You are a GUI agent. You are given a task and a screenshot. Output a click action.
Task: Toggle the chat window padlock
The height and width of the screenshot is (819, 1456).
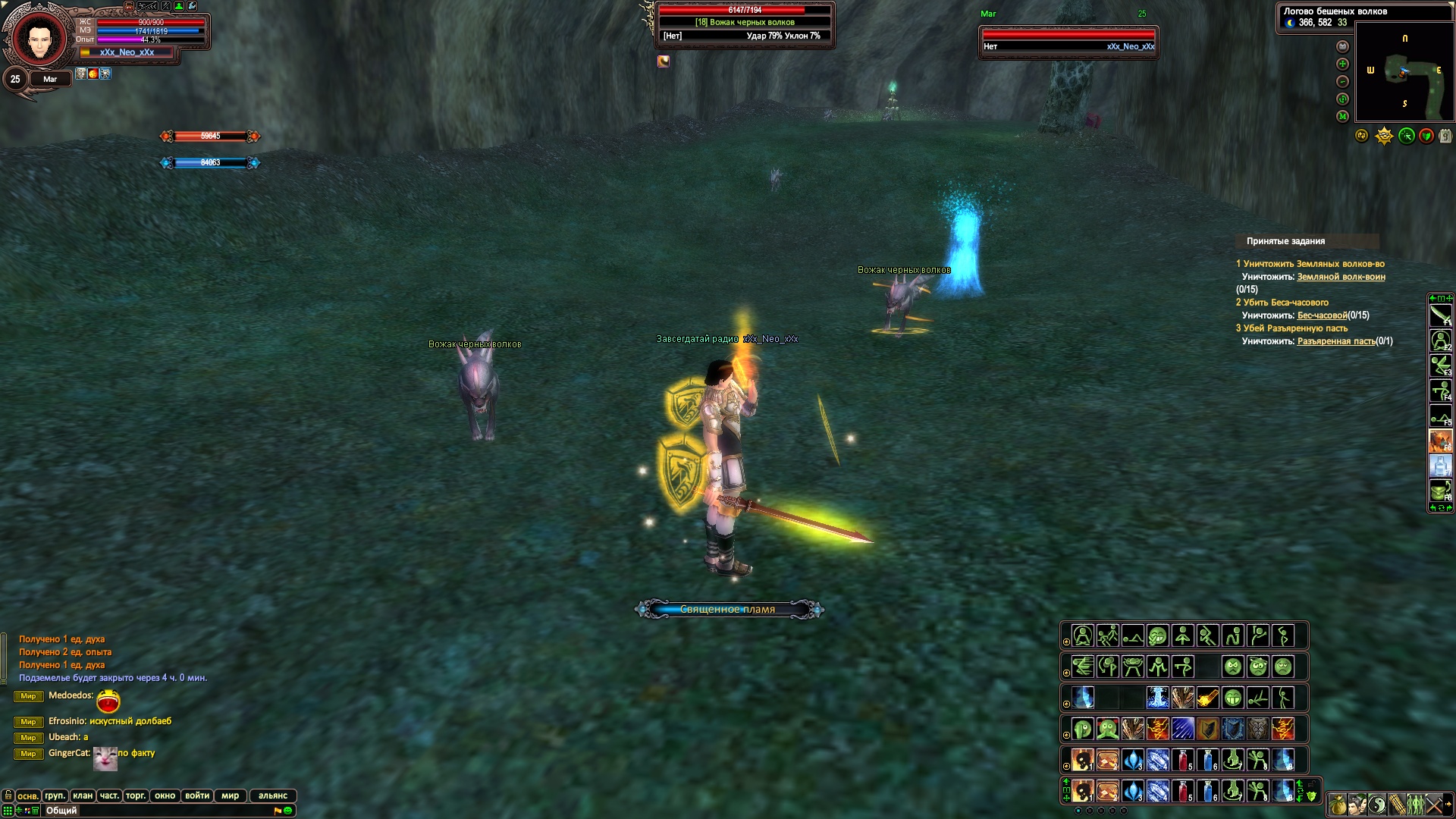(x=8, y=795)
